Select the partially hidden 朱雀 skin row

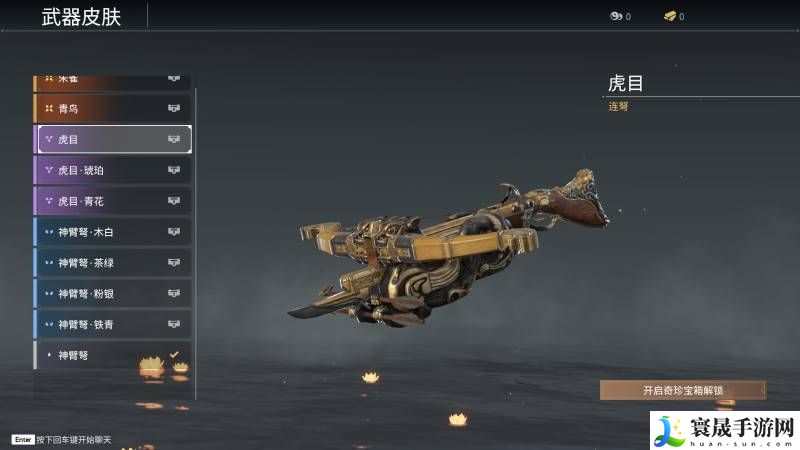(x=112, y=80)
